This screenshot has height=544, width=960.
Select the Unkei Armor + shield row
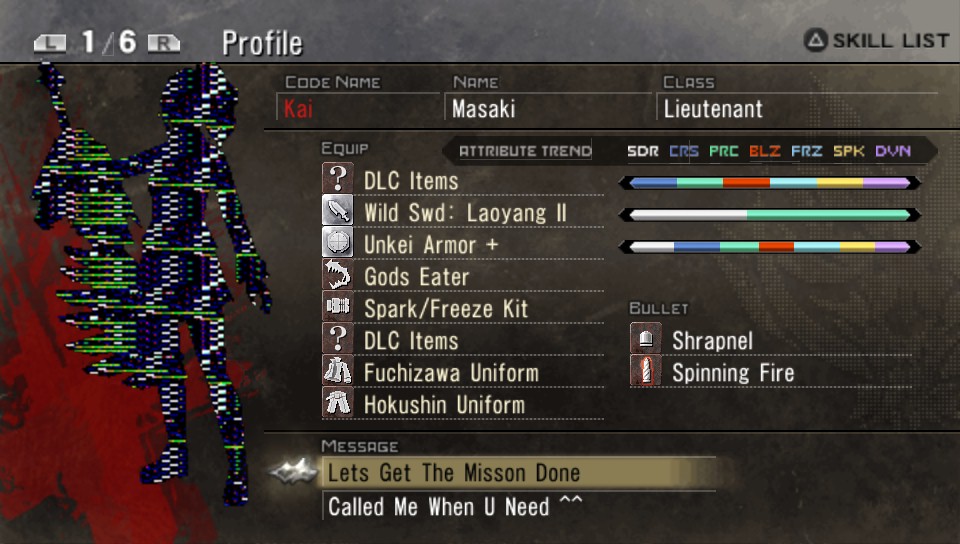[430, 245]
